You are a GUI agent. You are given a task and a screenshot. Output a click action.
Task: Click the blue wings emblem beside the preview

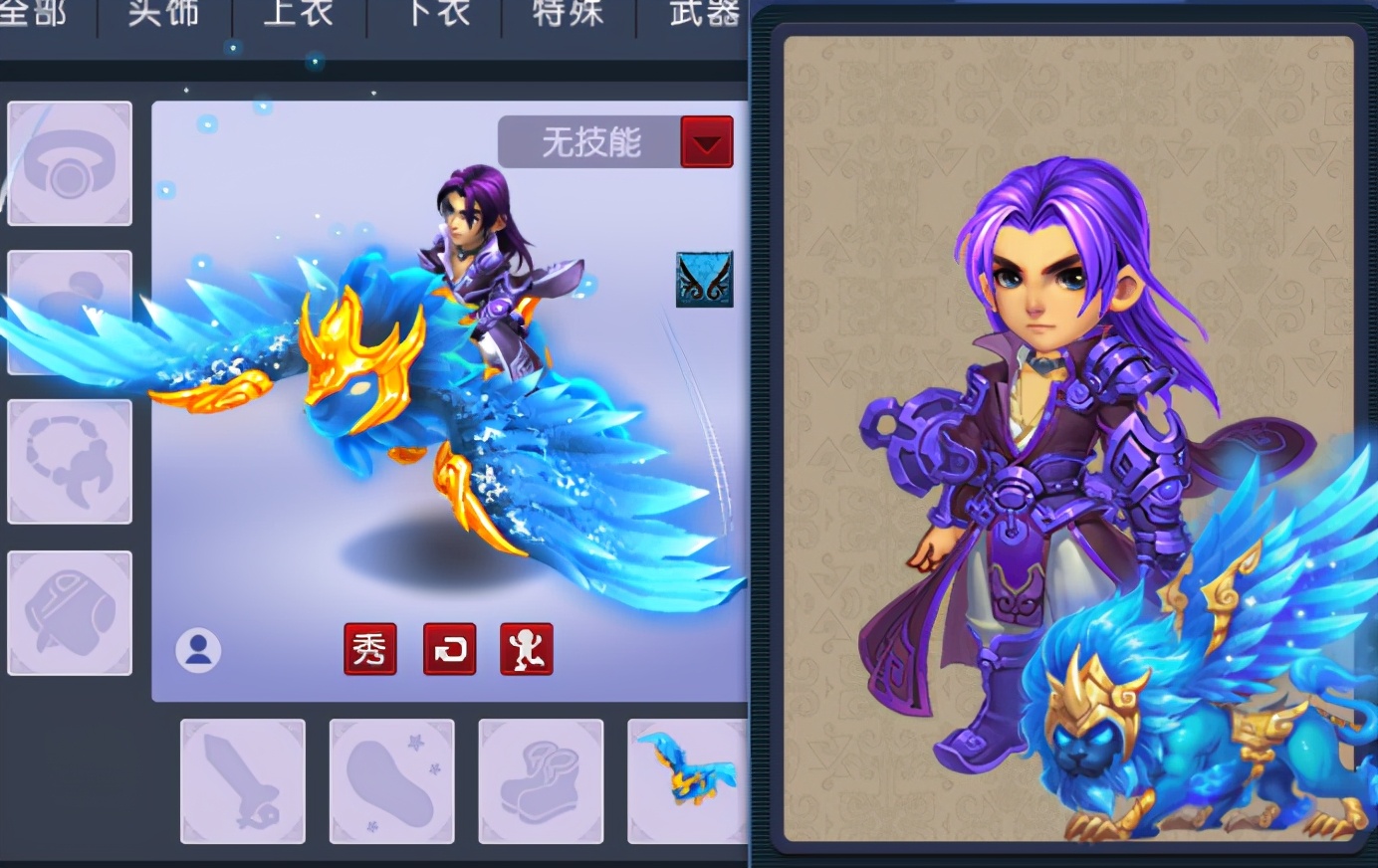[x=704, y=278]
